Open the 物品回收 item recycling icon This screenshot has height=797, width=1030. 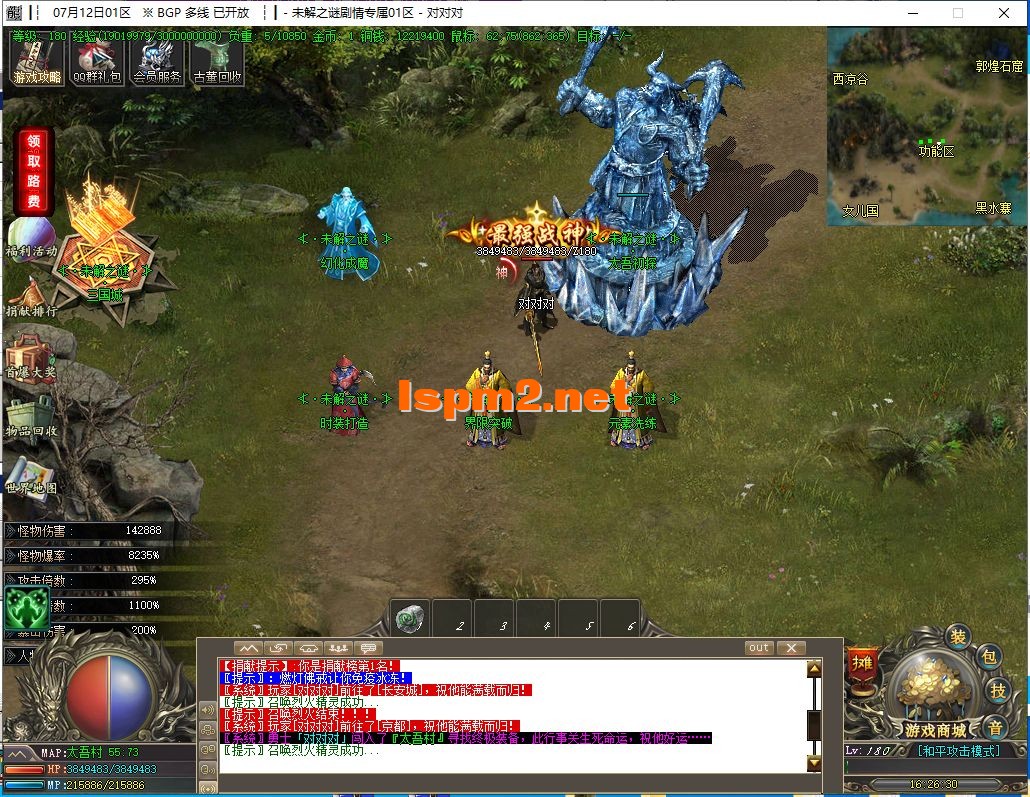(30, 417)
